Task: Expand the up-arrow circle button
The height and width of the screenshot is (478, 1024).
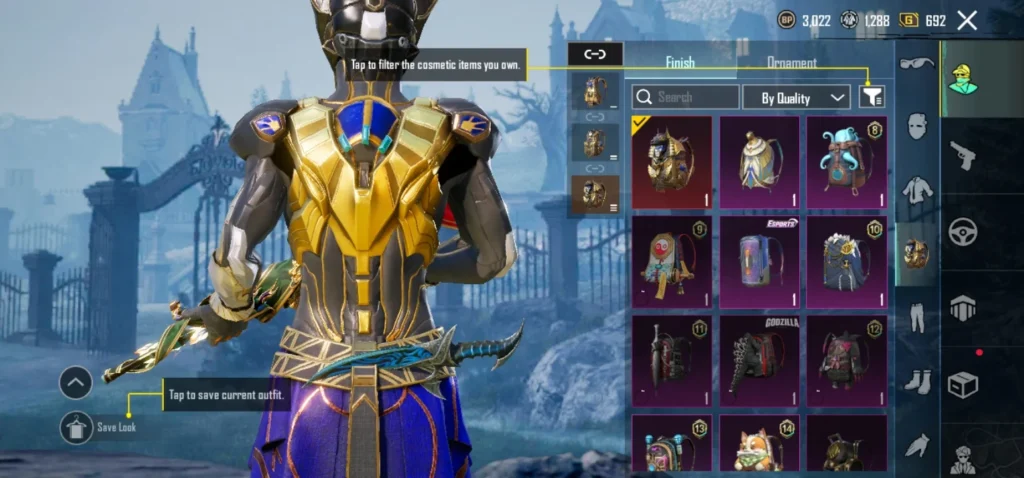Action: (x=76, y=382)
